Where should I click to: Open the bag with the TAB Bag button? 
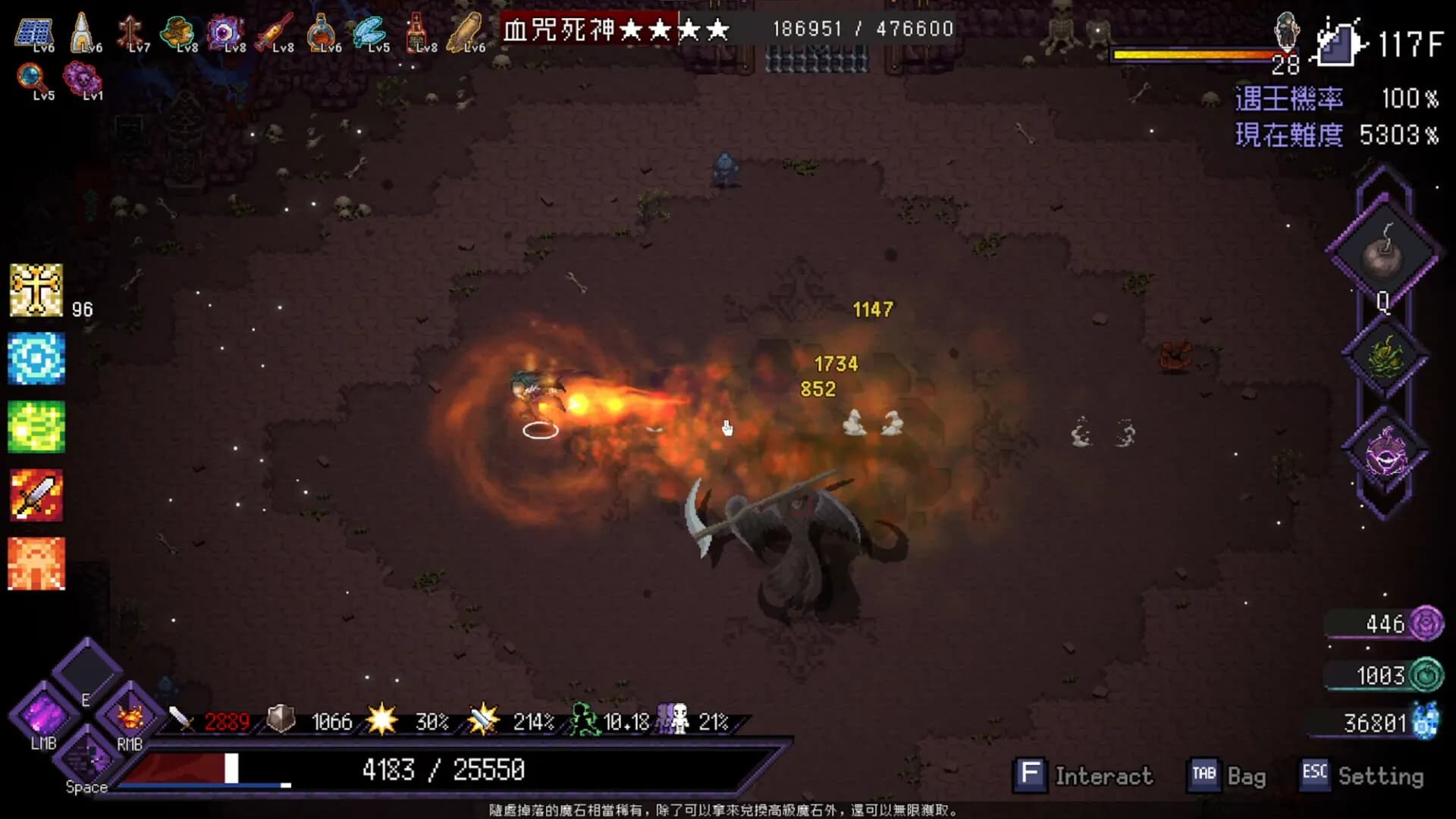coord(1228,775)
